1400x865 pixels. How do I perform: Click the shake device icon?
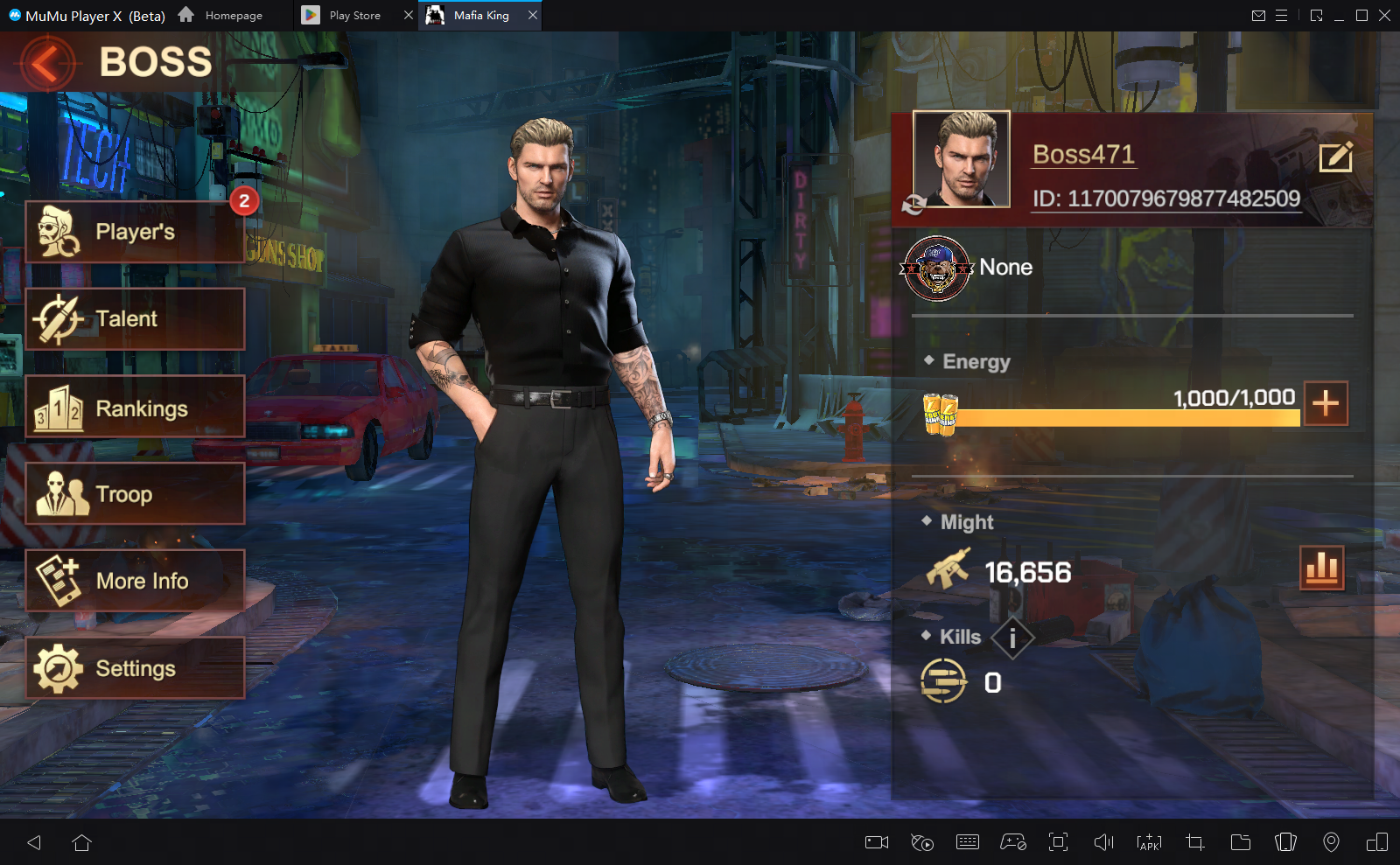click(x=1286, y=842)
